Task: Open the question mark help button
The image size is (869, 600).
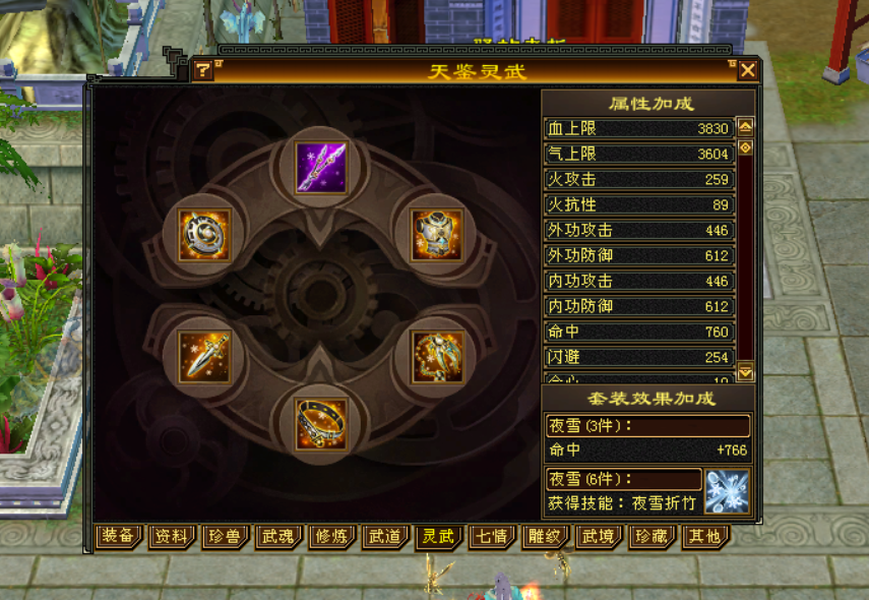Action: [203, 70]
